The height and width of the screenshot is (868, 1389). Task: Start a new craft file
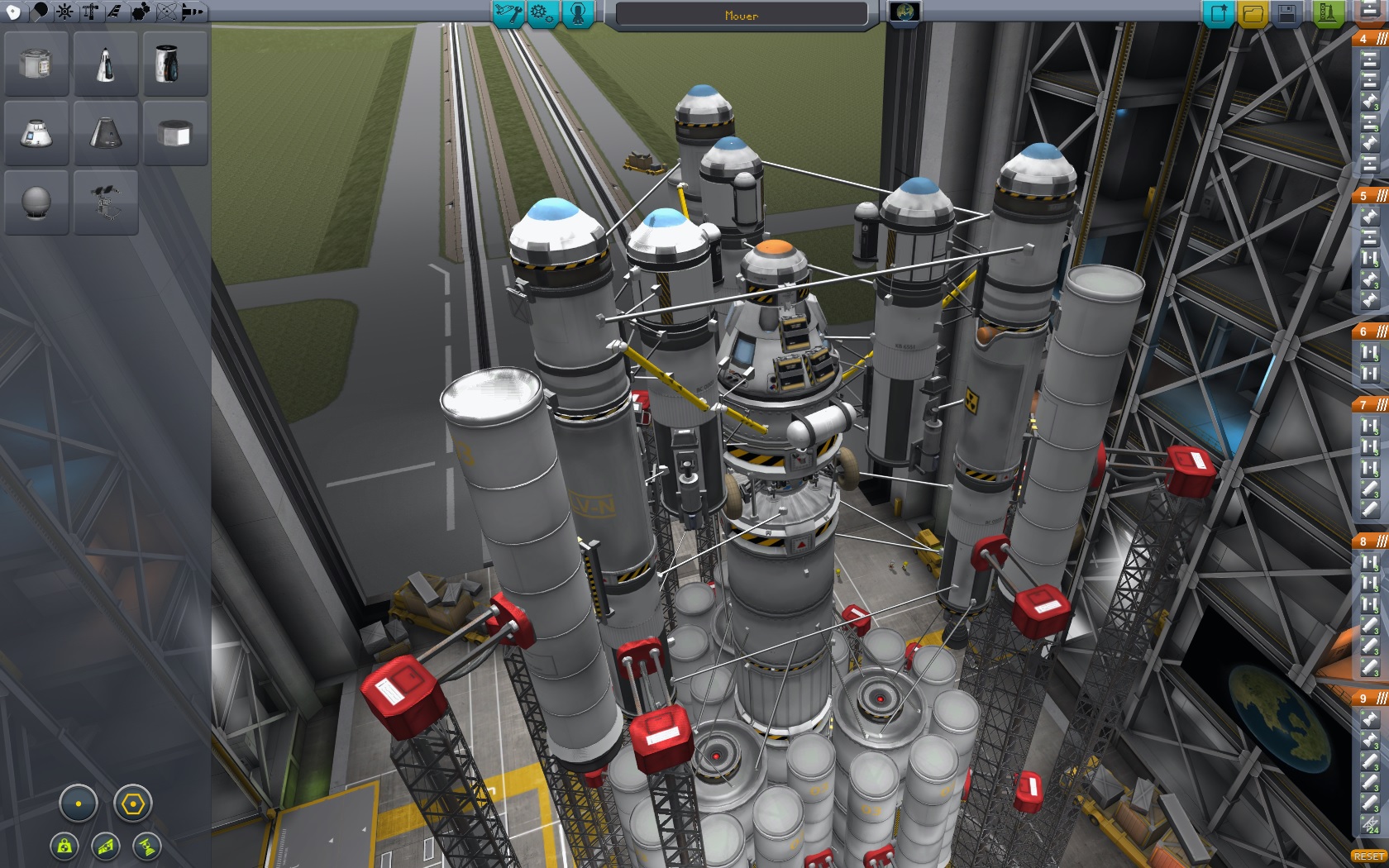tap(1218, 13)
